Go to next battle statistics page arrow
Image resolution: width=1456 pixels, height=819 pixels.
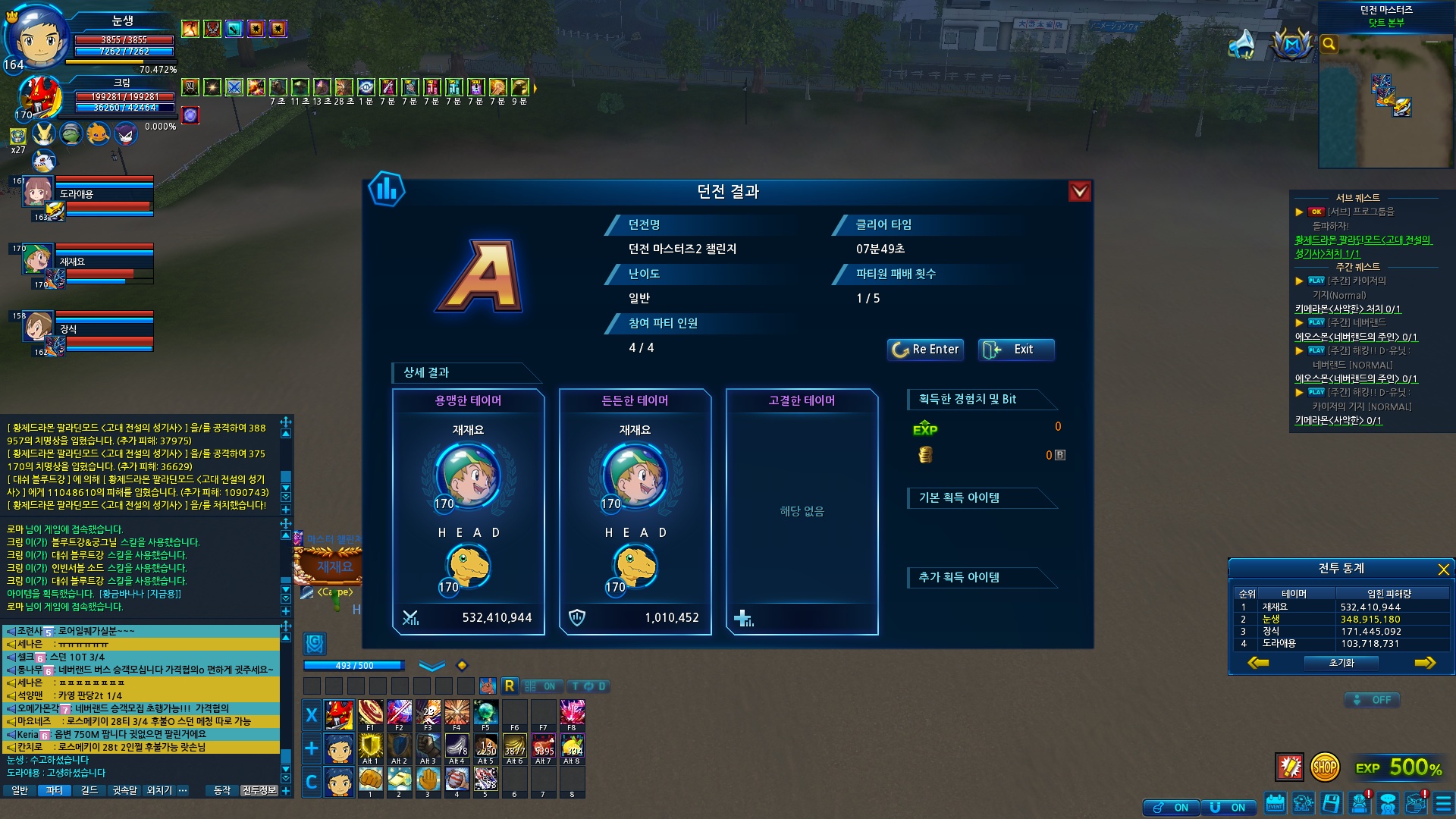[x=1425, y=663]
